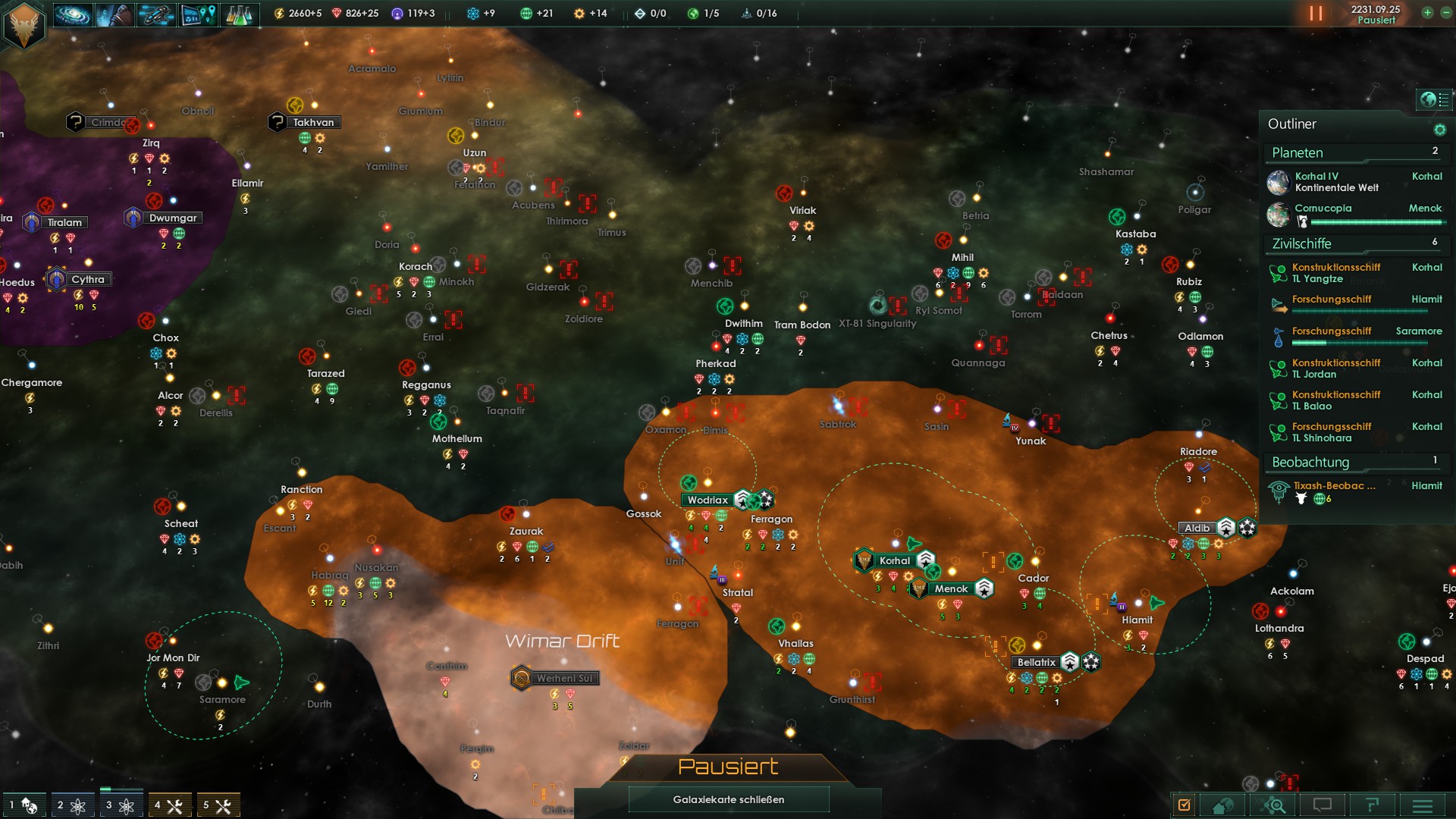This screenshot has width=1456, height=819.
Task: Increase game speed with the plus button
Action: coord(1427,13)
